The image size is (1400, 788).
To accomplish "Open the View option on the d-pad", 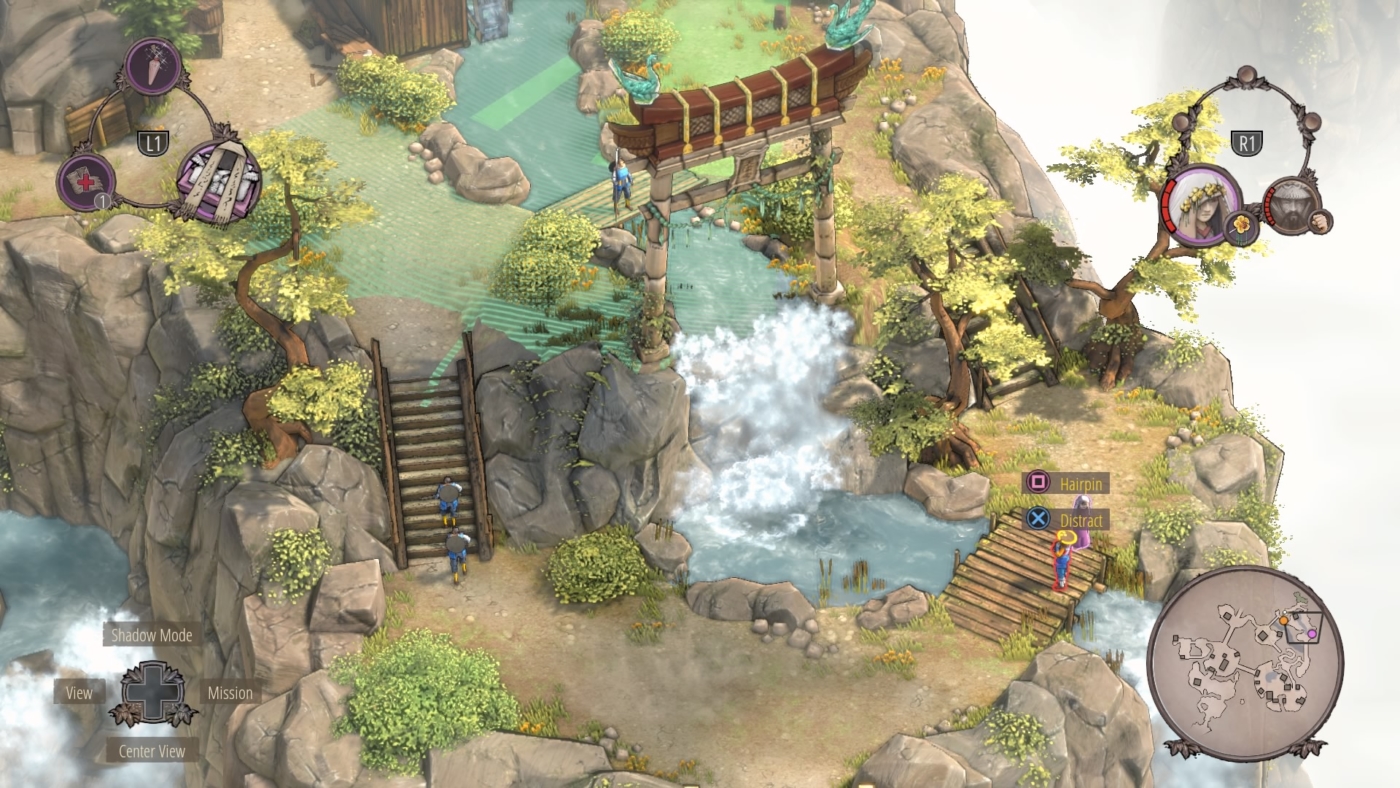I will 78,692.
